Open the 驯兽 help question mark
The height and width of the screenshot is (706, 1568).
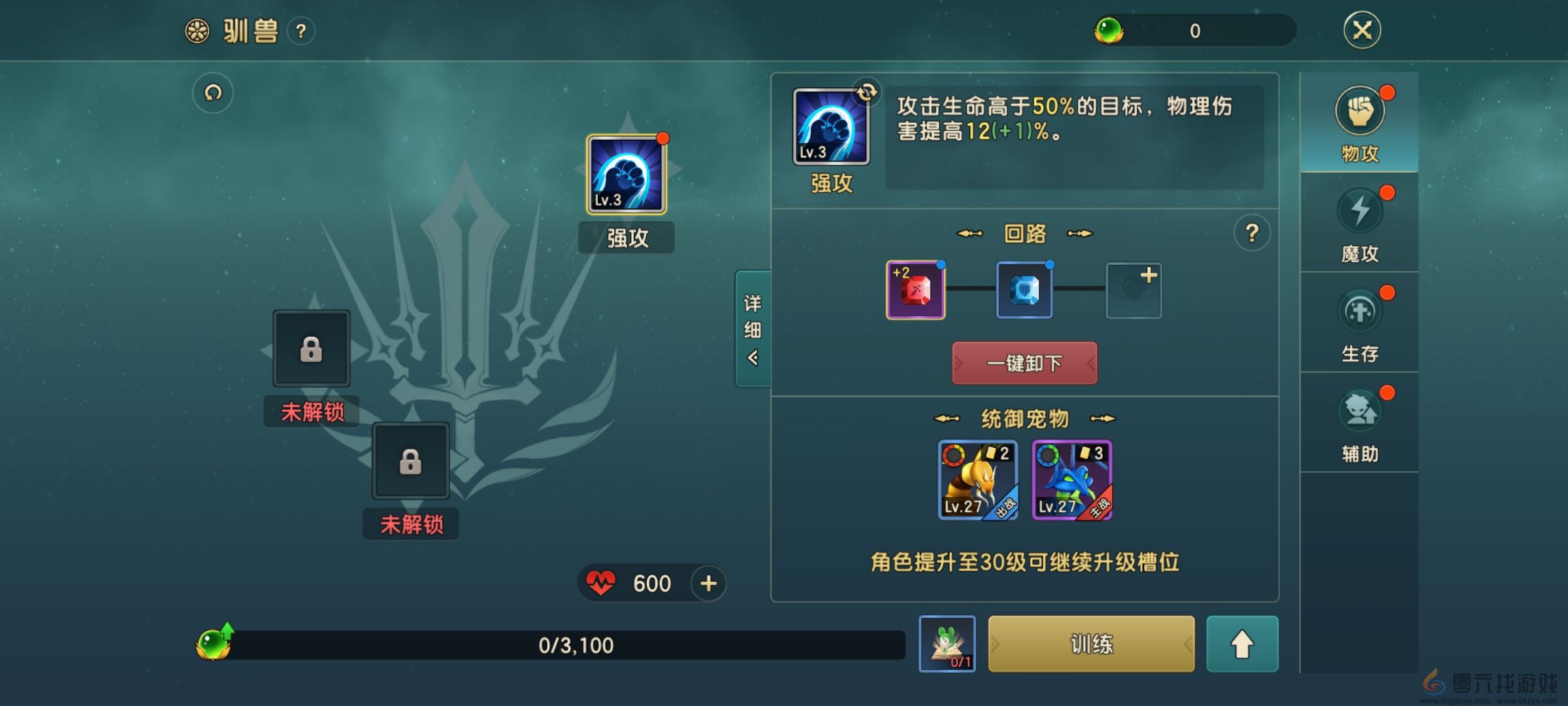tap(301, 29)
